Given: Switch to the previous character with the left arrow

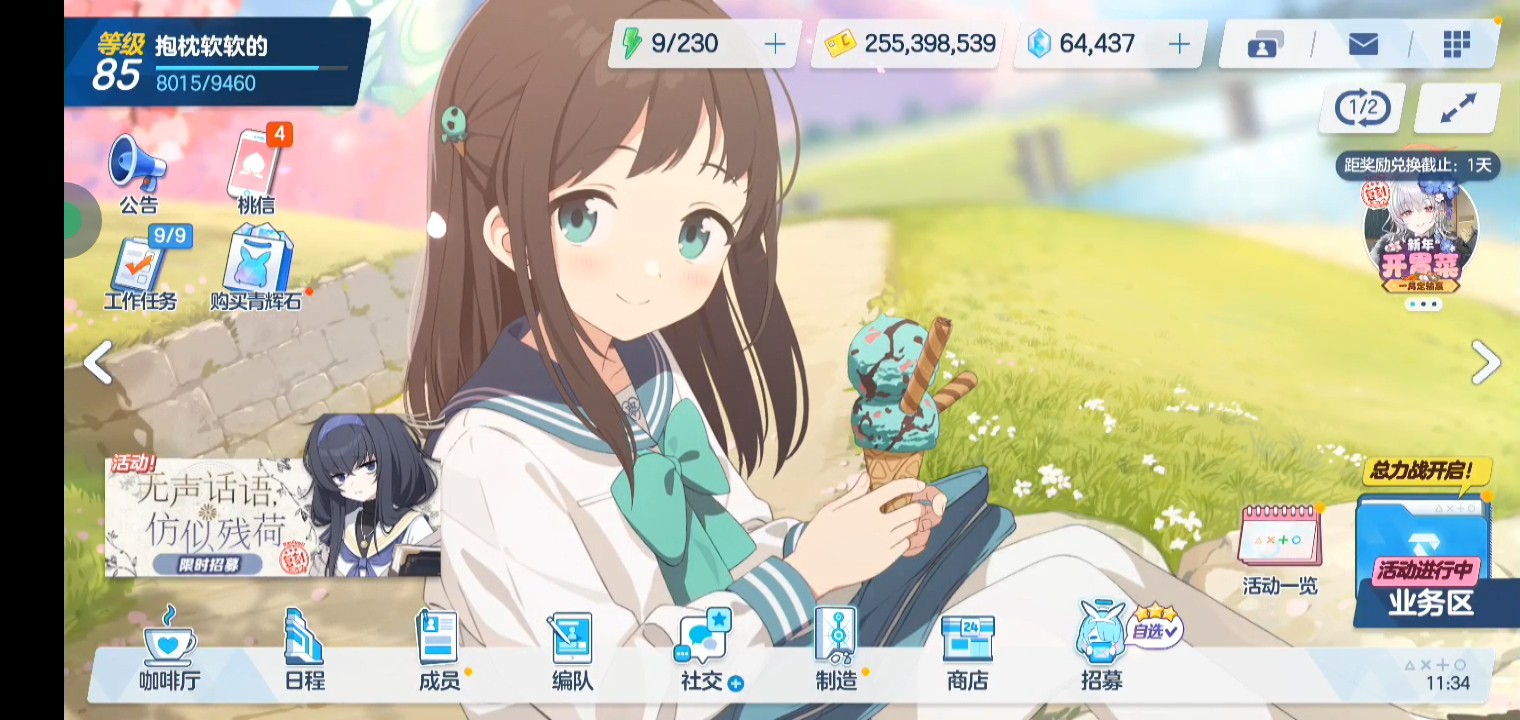Looking at the screenshot, I should coord(97,362).
